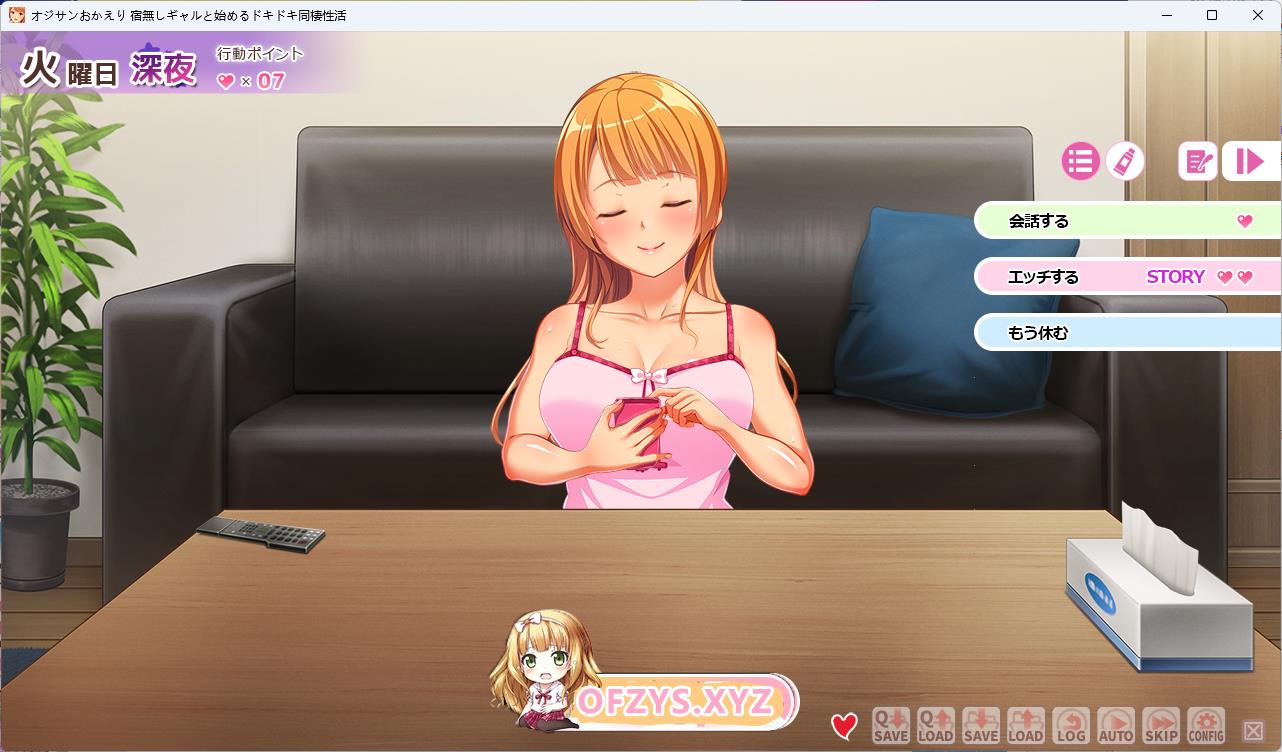Select the もう休む rest option

click(x=1120, y=333)
